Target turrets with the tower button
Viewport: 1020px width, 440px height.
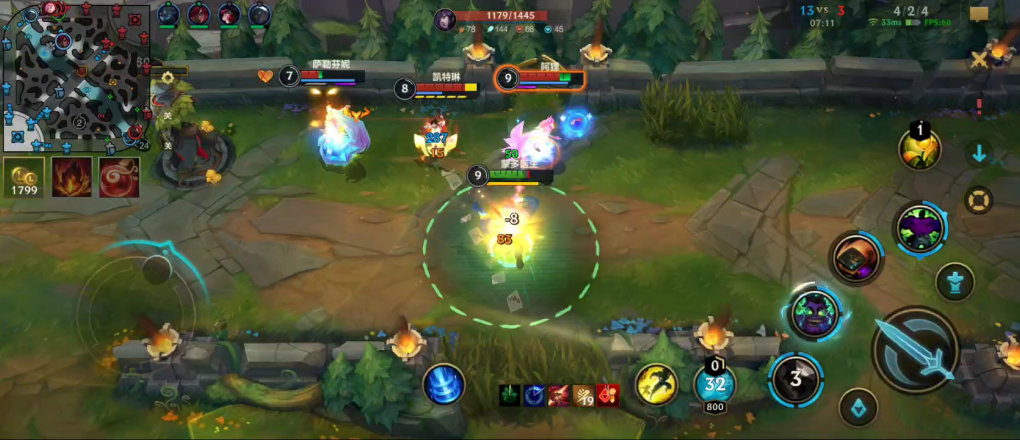[x=955, y=282]
